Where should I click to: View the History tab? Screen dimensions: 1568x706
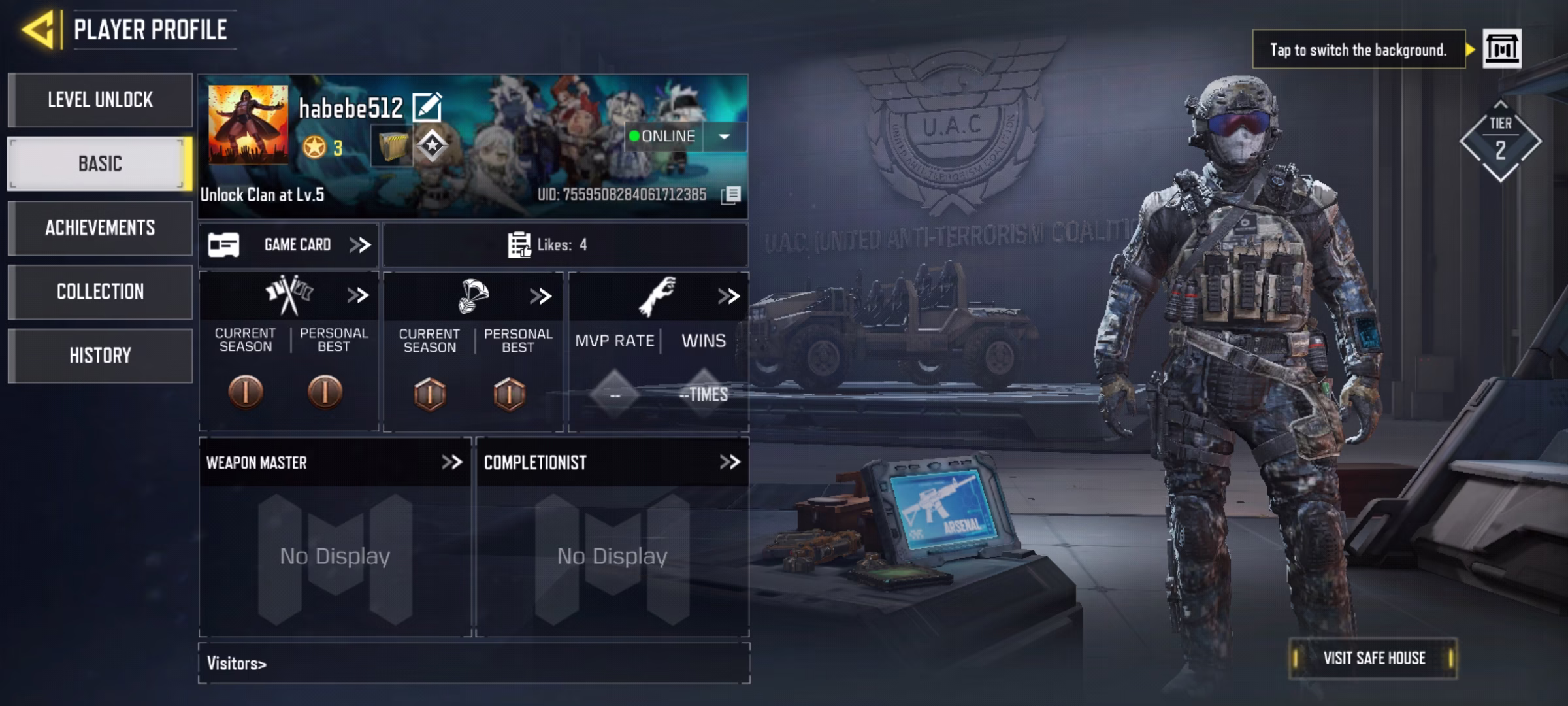click(x=100, y=356)
